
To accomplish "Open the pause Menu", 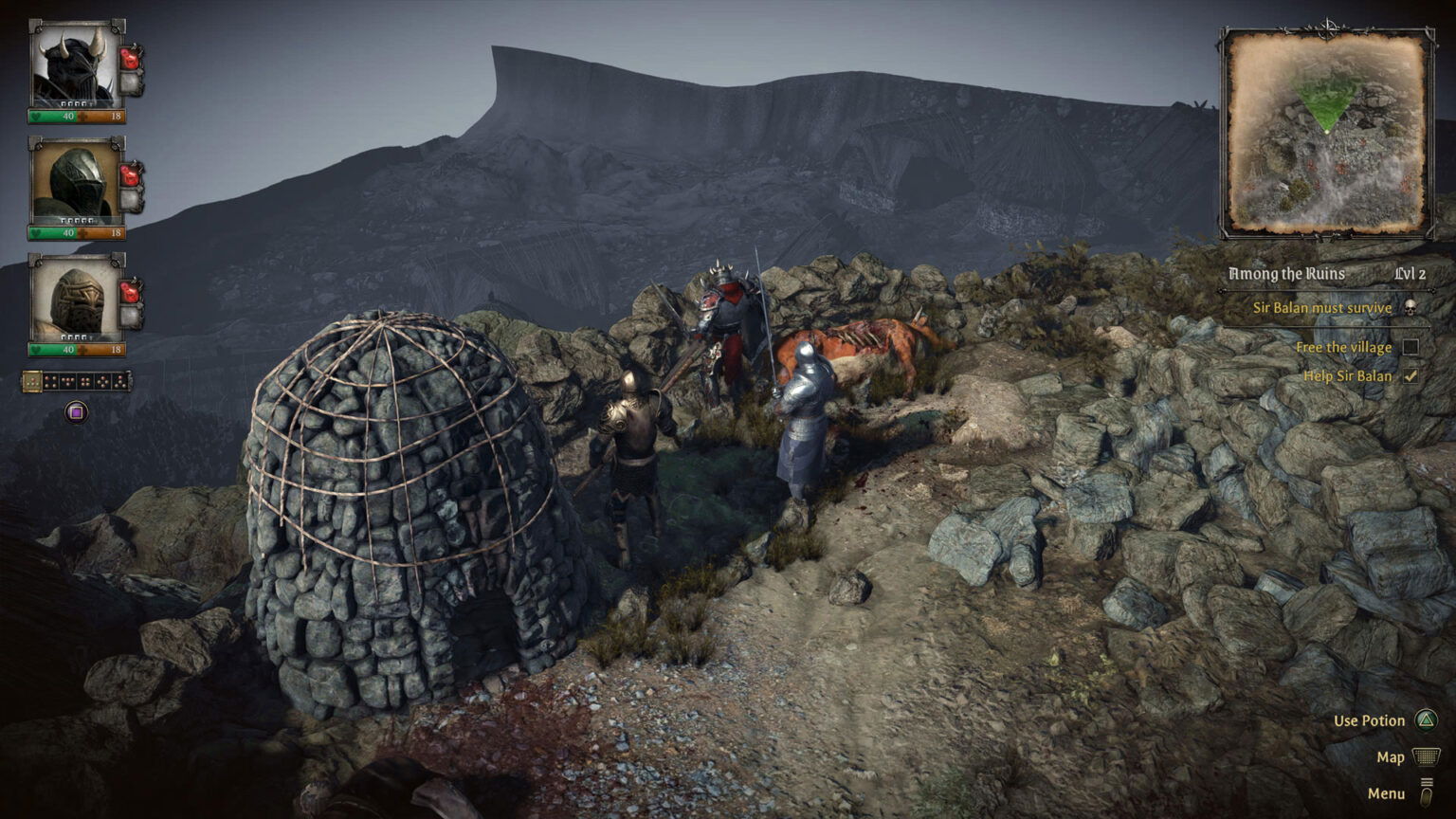I will click(x=1387, y=792).
